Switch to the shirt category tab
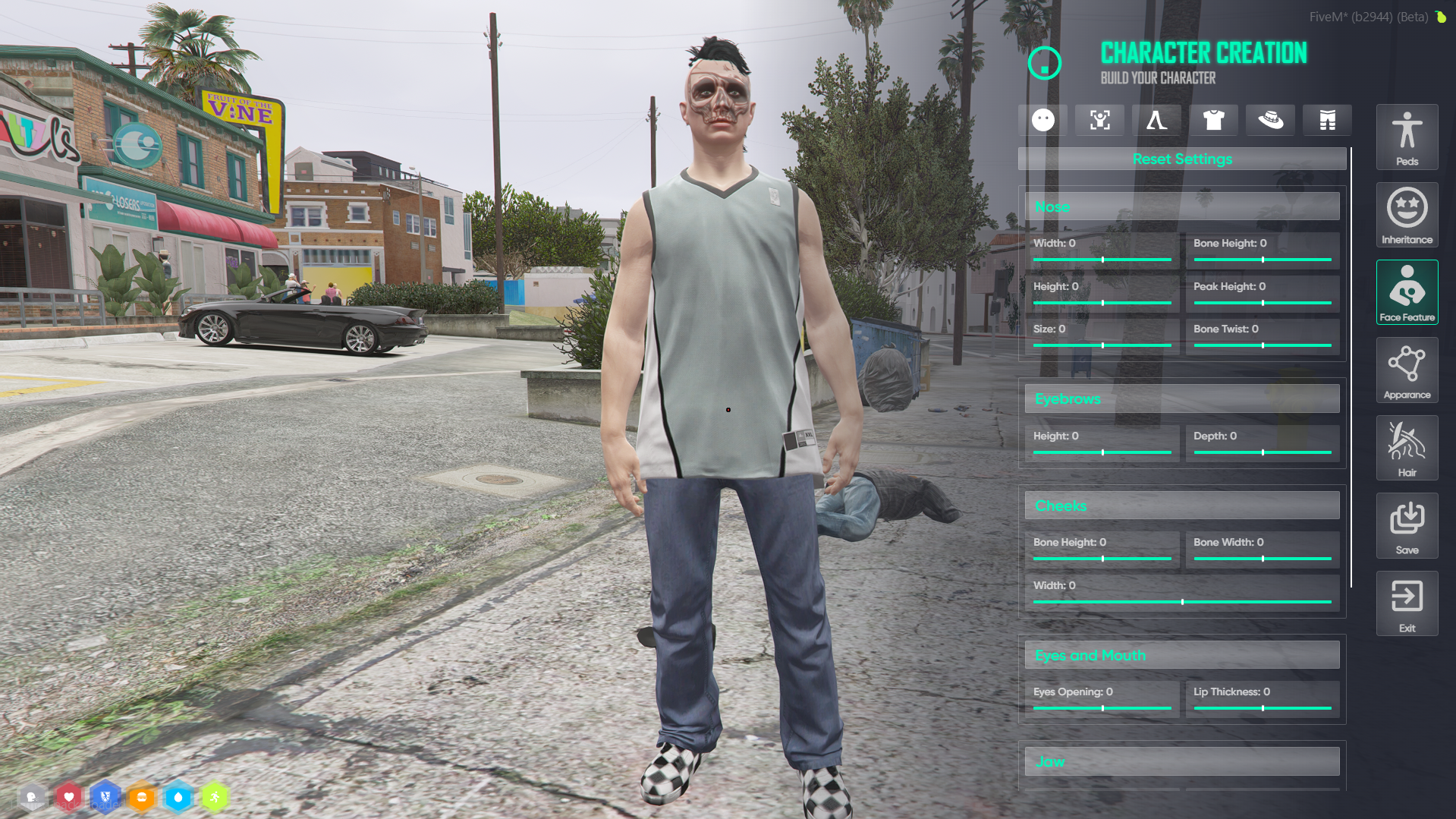Viewport: 1456px width, 819px height. tap(1213, 120)
